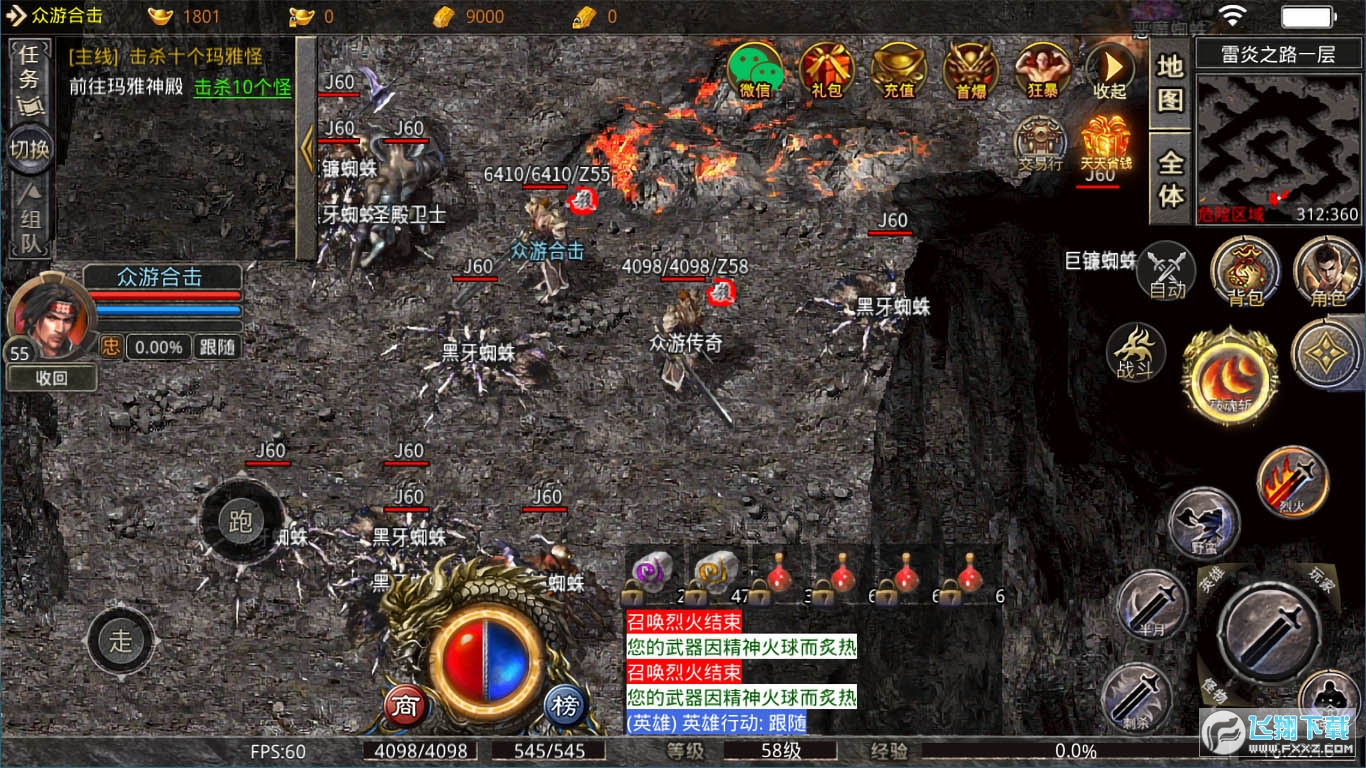Viewport: 1366px width, 768px height.
Task: Tap the 切换 switch button
Action: (x=31, y=149)
